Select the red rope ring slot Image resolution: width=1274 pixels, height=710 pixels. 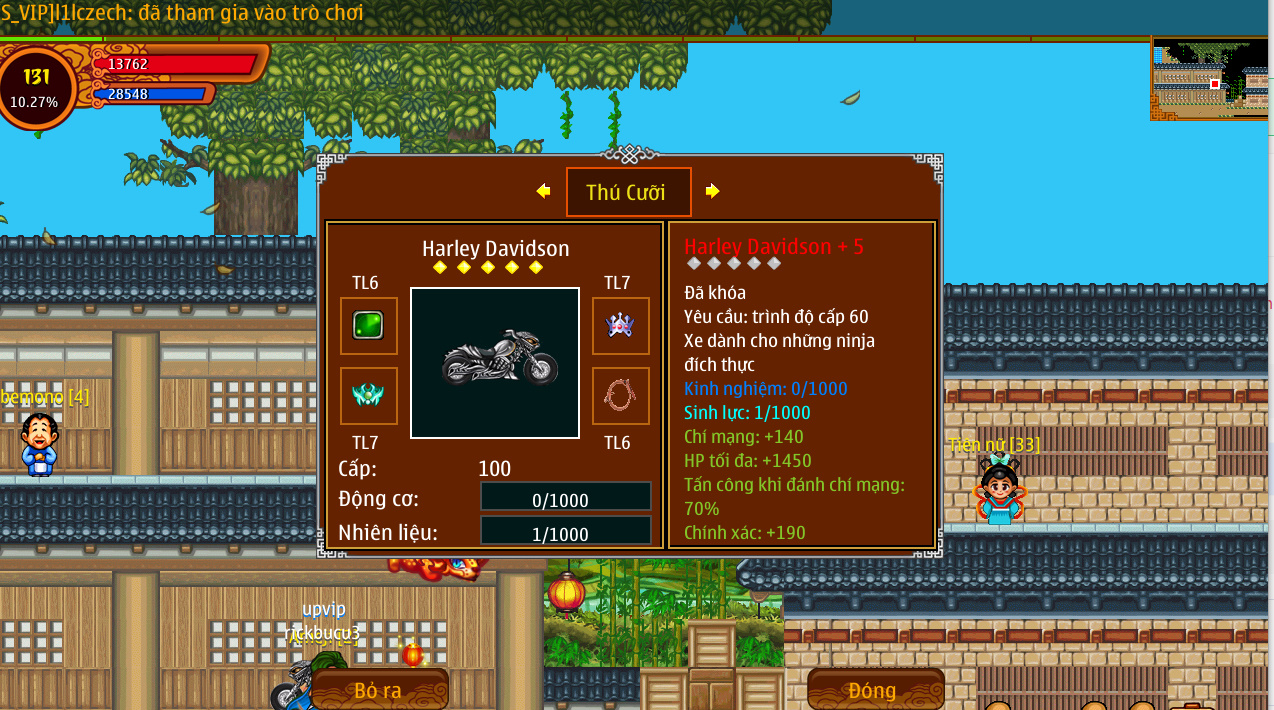(x=620, y=396)
